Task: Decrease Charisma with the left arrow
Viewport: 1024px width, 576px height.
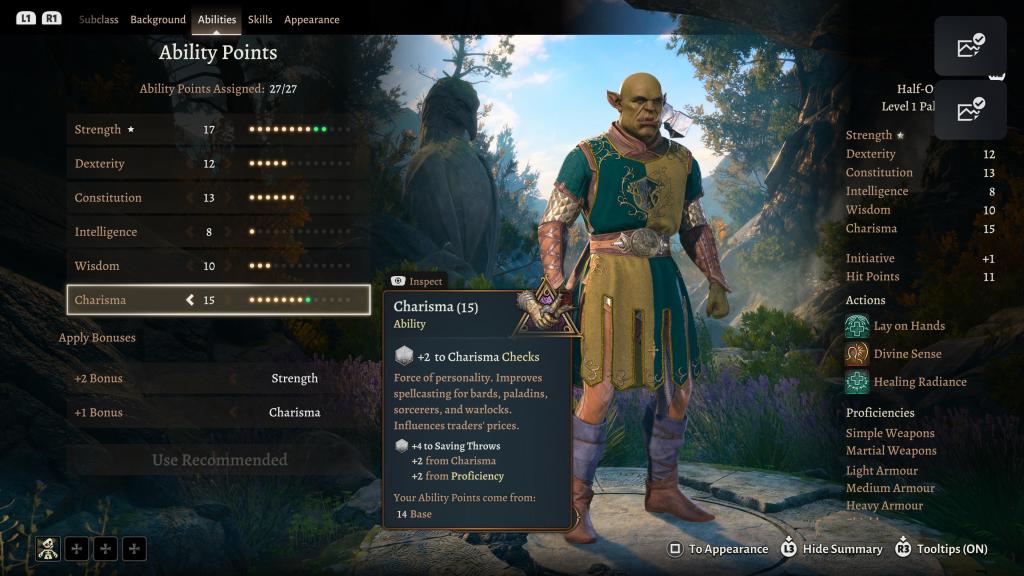Action: [x=190, y=300]
